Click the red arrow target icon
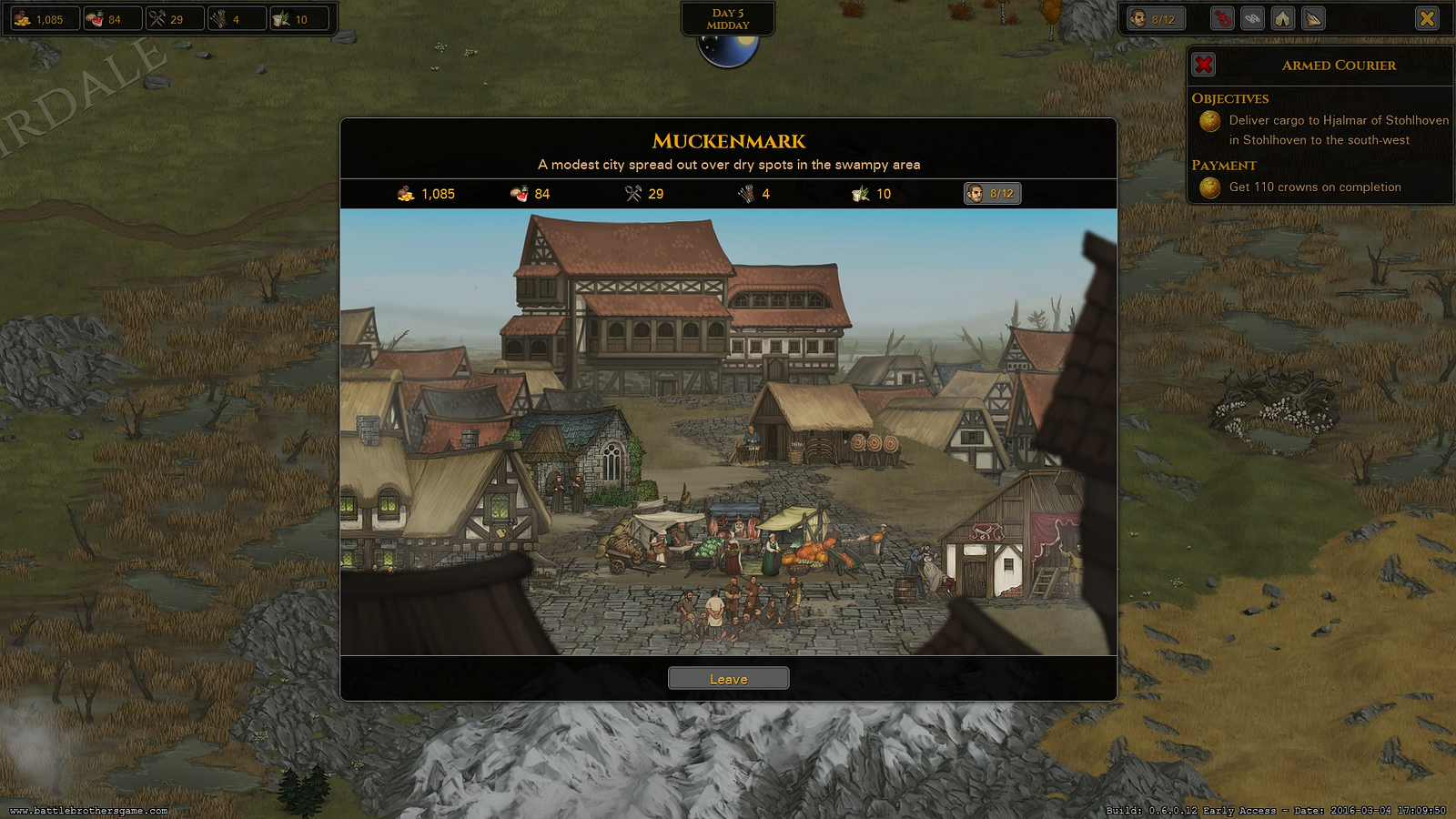Screen dimensions: 1456x819 (1222, 19)
